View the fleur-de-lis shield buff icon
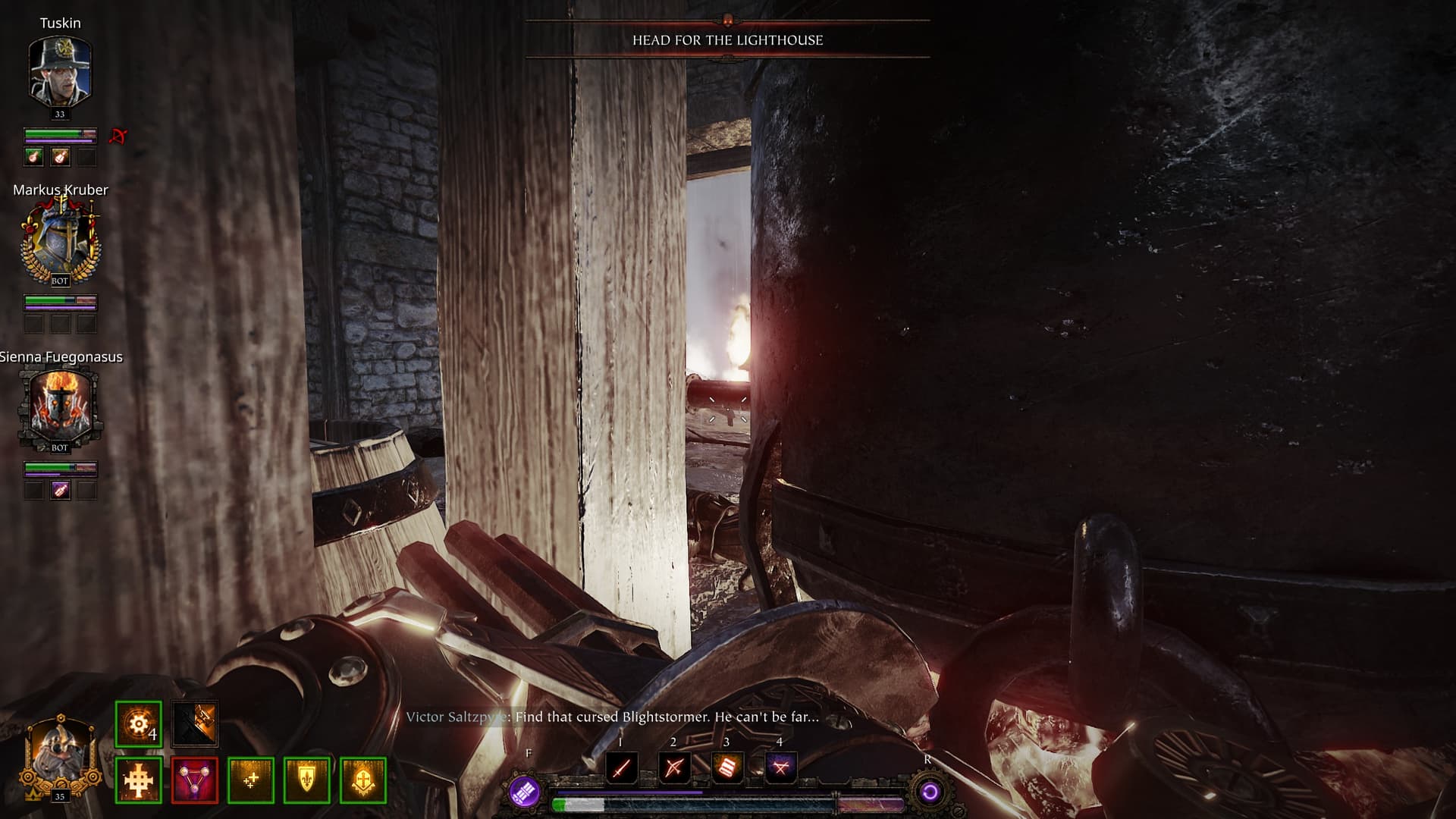This screenshot has height=819, width=1456. [x=307, y=780]
